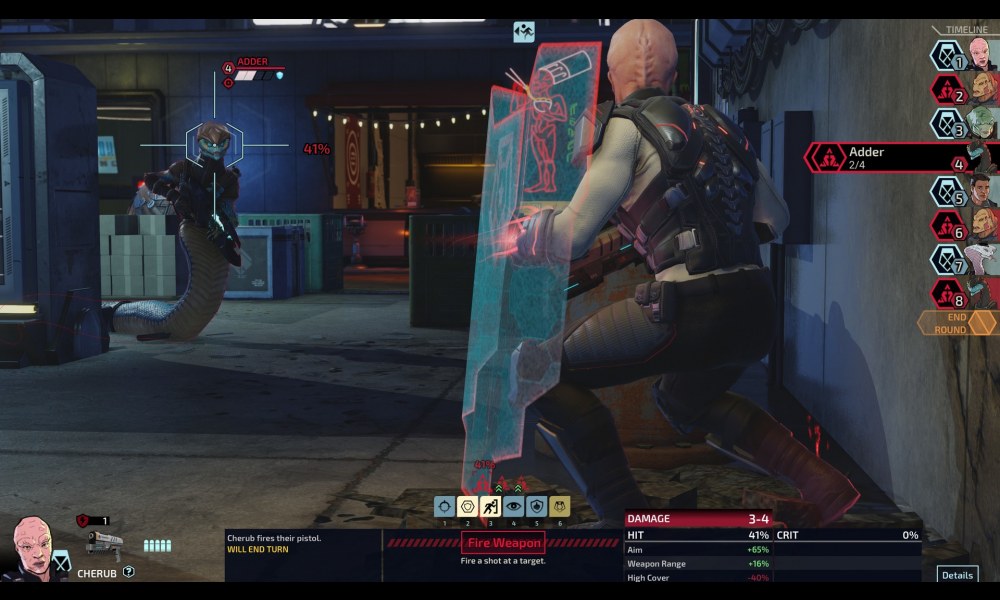Use the tan subdue ability icon
The image size is (1000, 600).
point(559,507)
